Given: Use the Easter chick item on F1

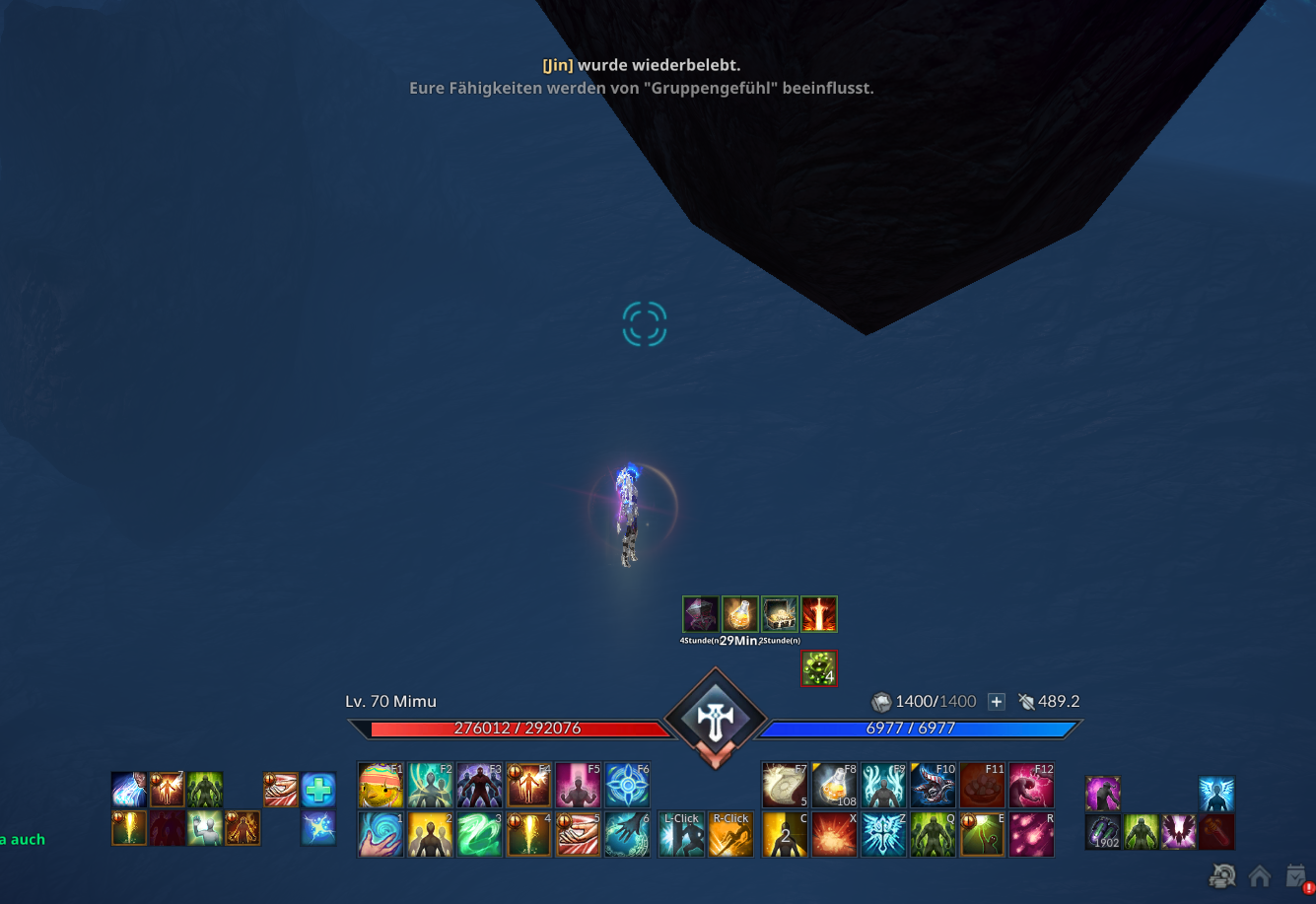Looking at the screenshot, I should (x=381, y=786).
